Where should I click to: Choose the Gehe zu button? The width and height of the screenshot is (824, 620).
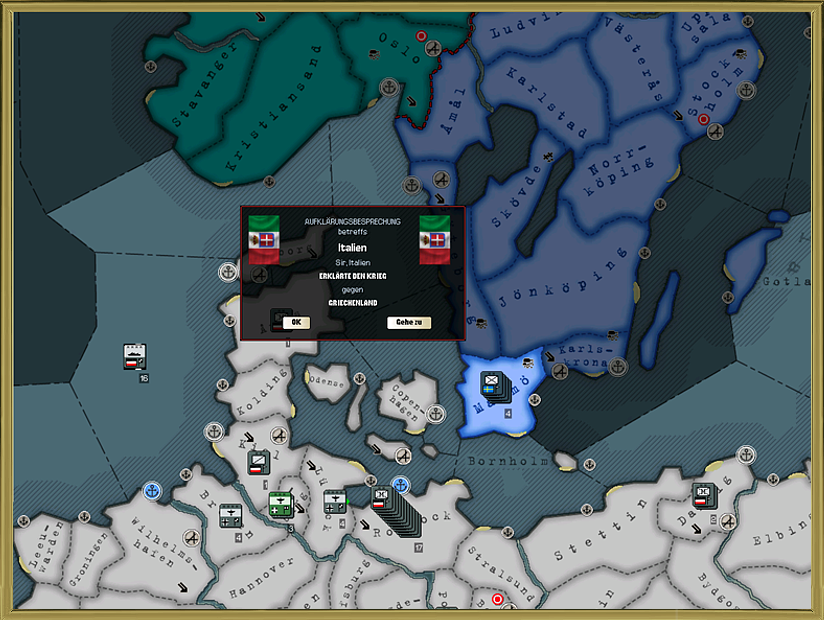409,322
